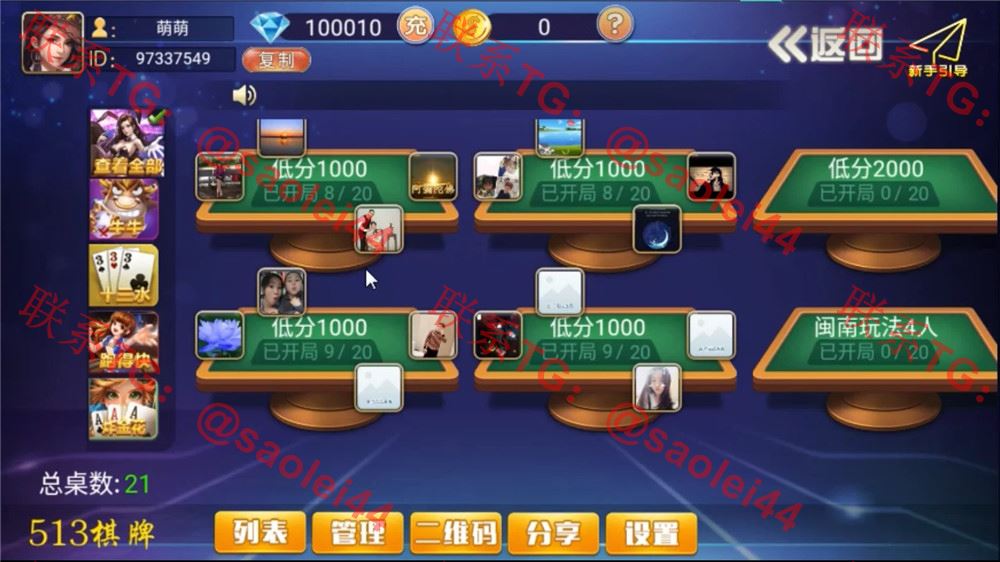
Task: Switch to the 跑得快 game category
Action: point(124,343)
